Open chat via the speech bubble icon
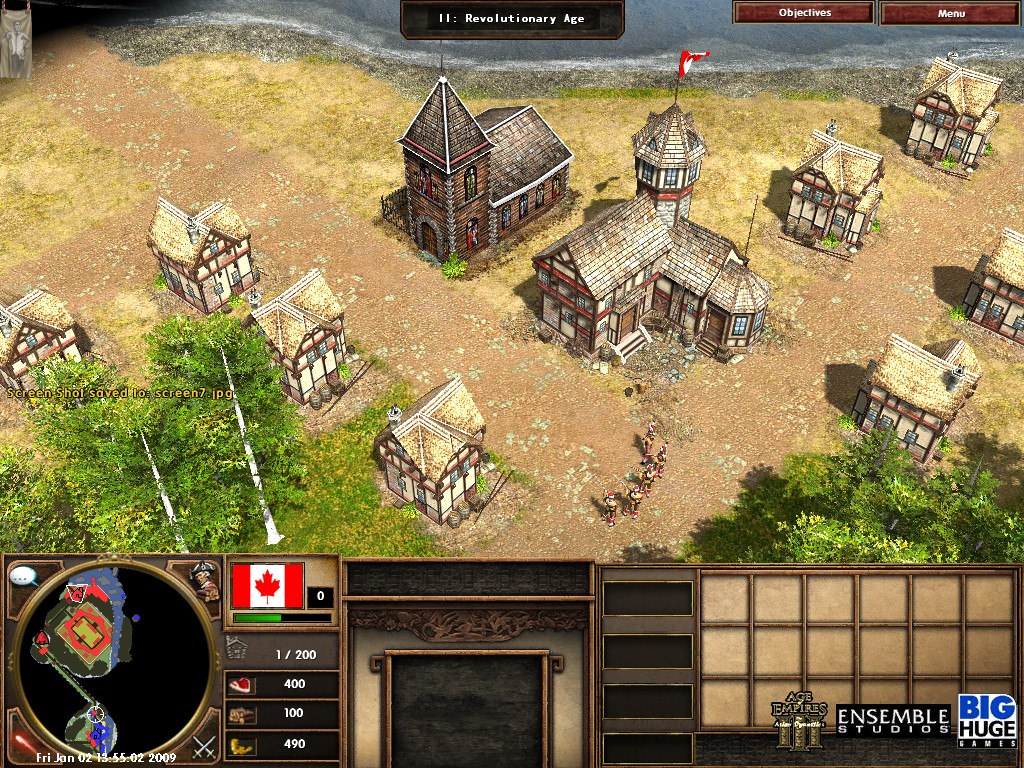This screenshot has height=768, width=1024. pyautogui.click(x=22, y=576)
